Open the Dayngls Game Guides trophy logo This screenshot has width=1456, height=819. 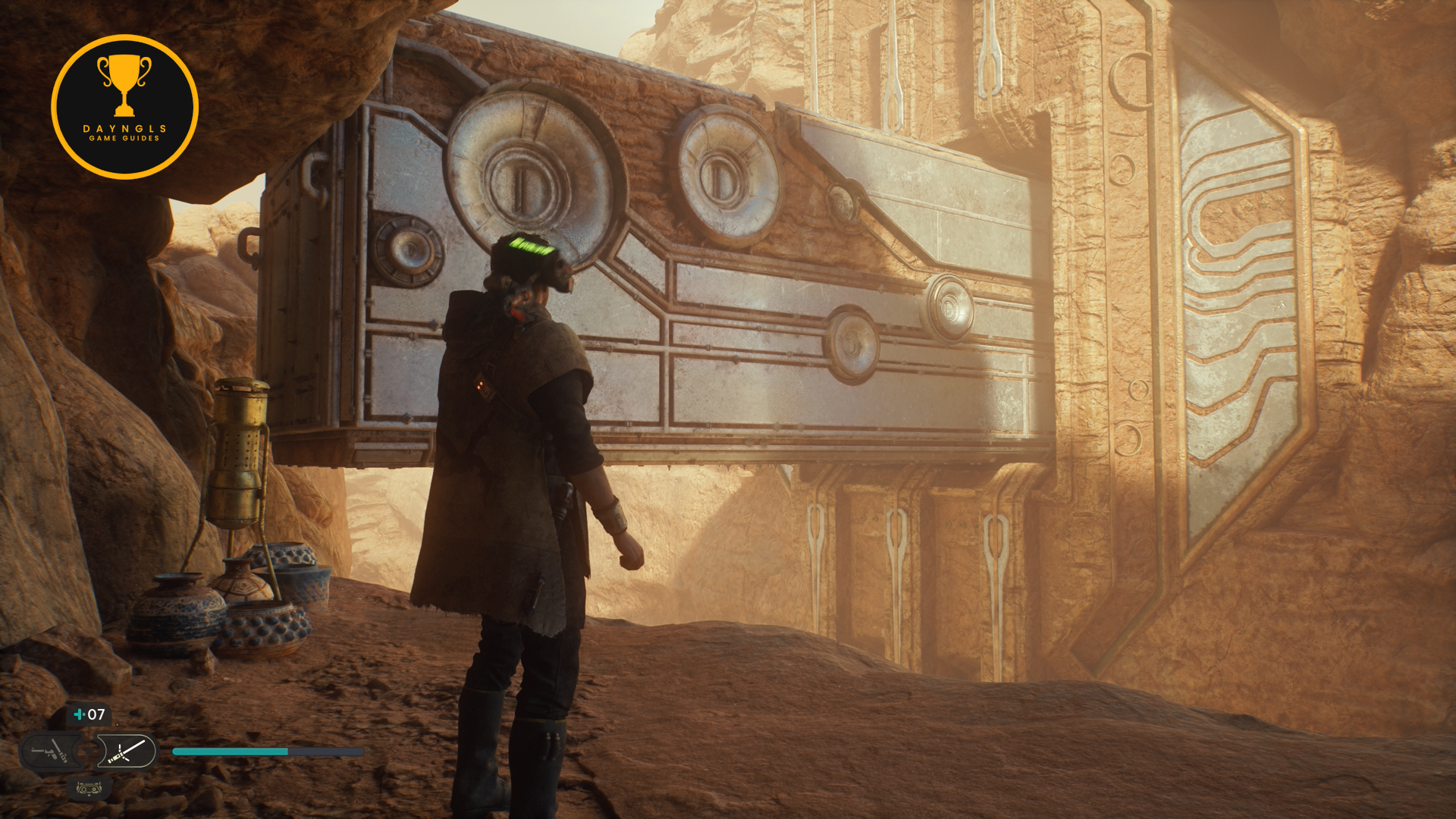(124, 107)
